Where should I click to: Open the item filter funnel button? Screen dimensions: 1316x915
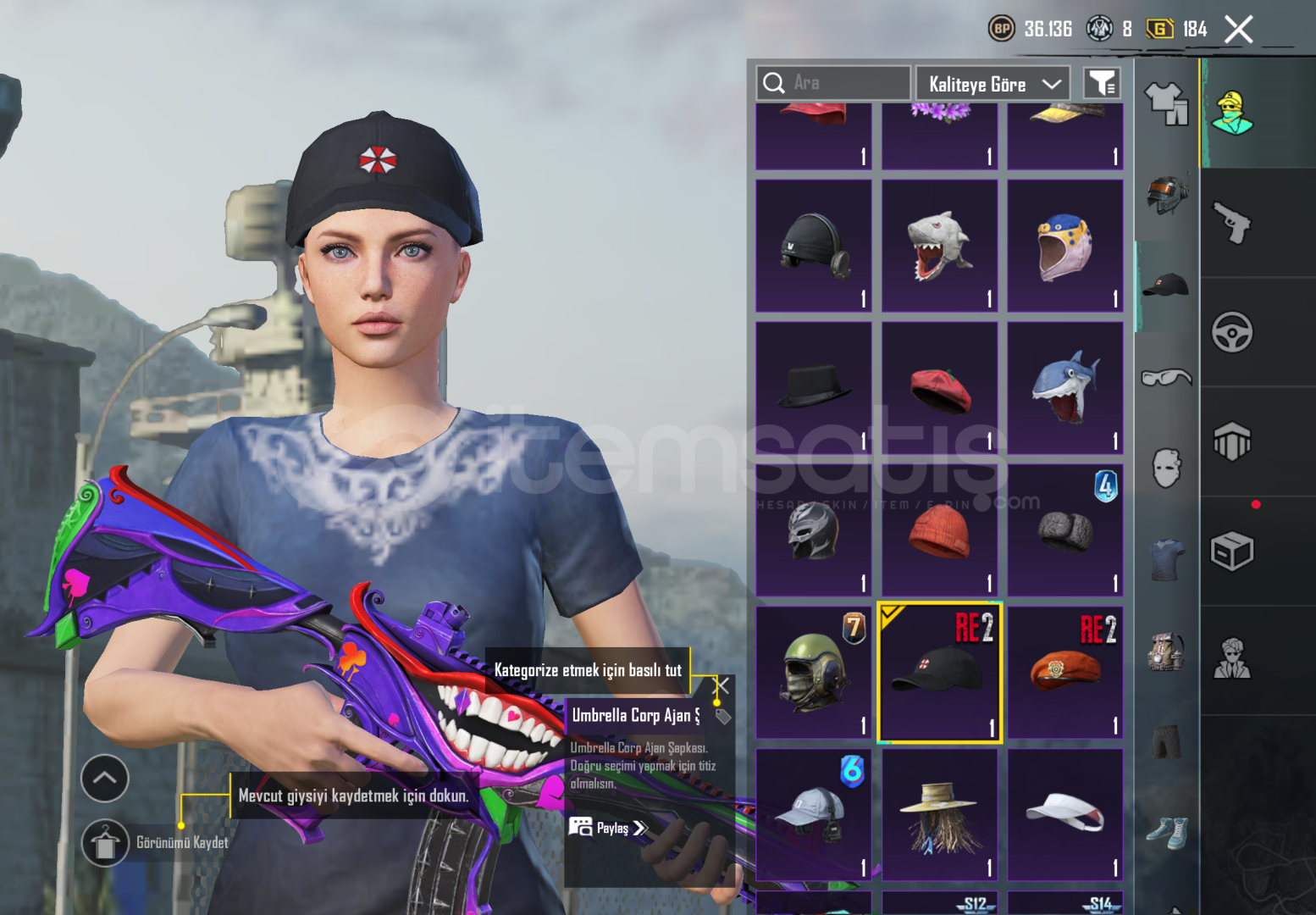click(x=1102, y=83)
